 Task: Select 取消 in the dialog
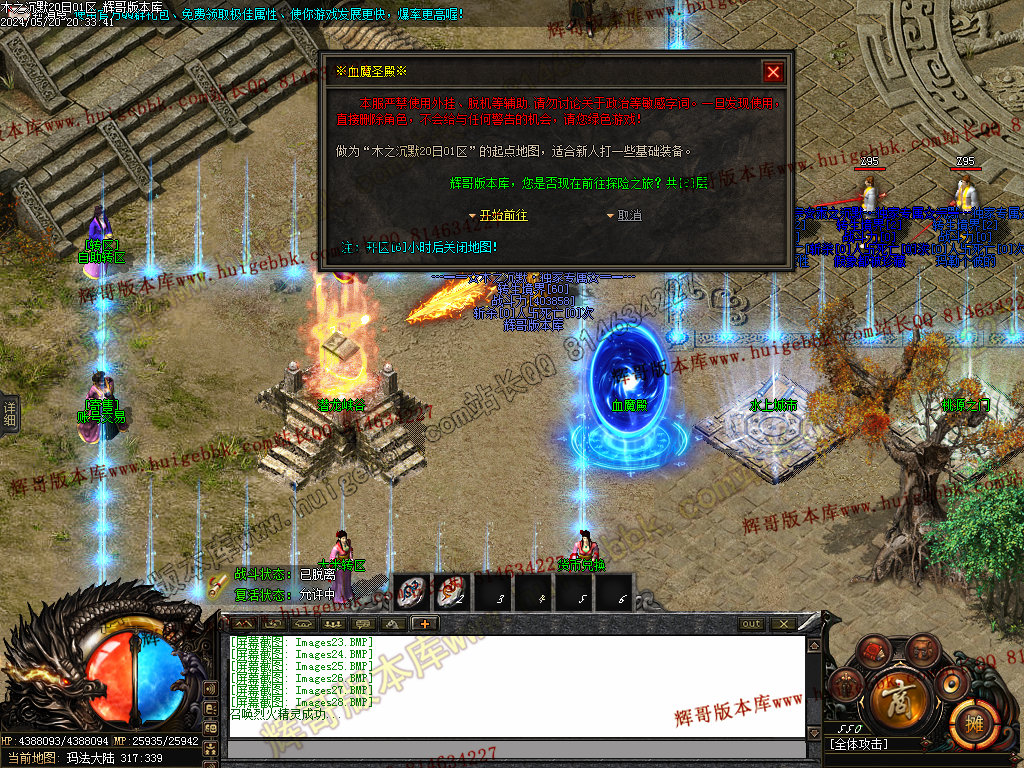629,215
